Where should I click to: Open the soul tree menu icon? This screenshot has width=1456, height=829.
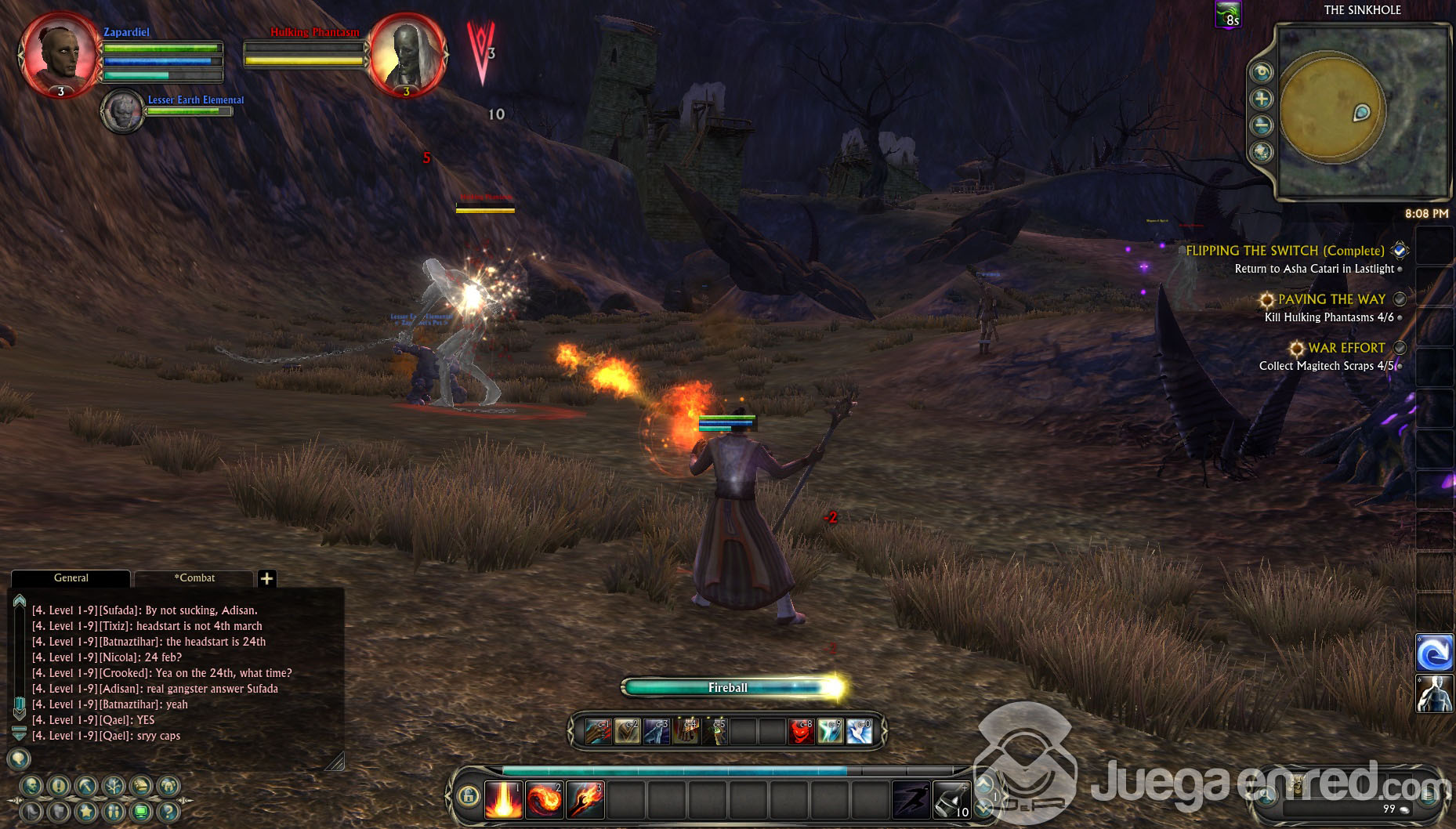point(114,786)
